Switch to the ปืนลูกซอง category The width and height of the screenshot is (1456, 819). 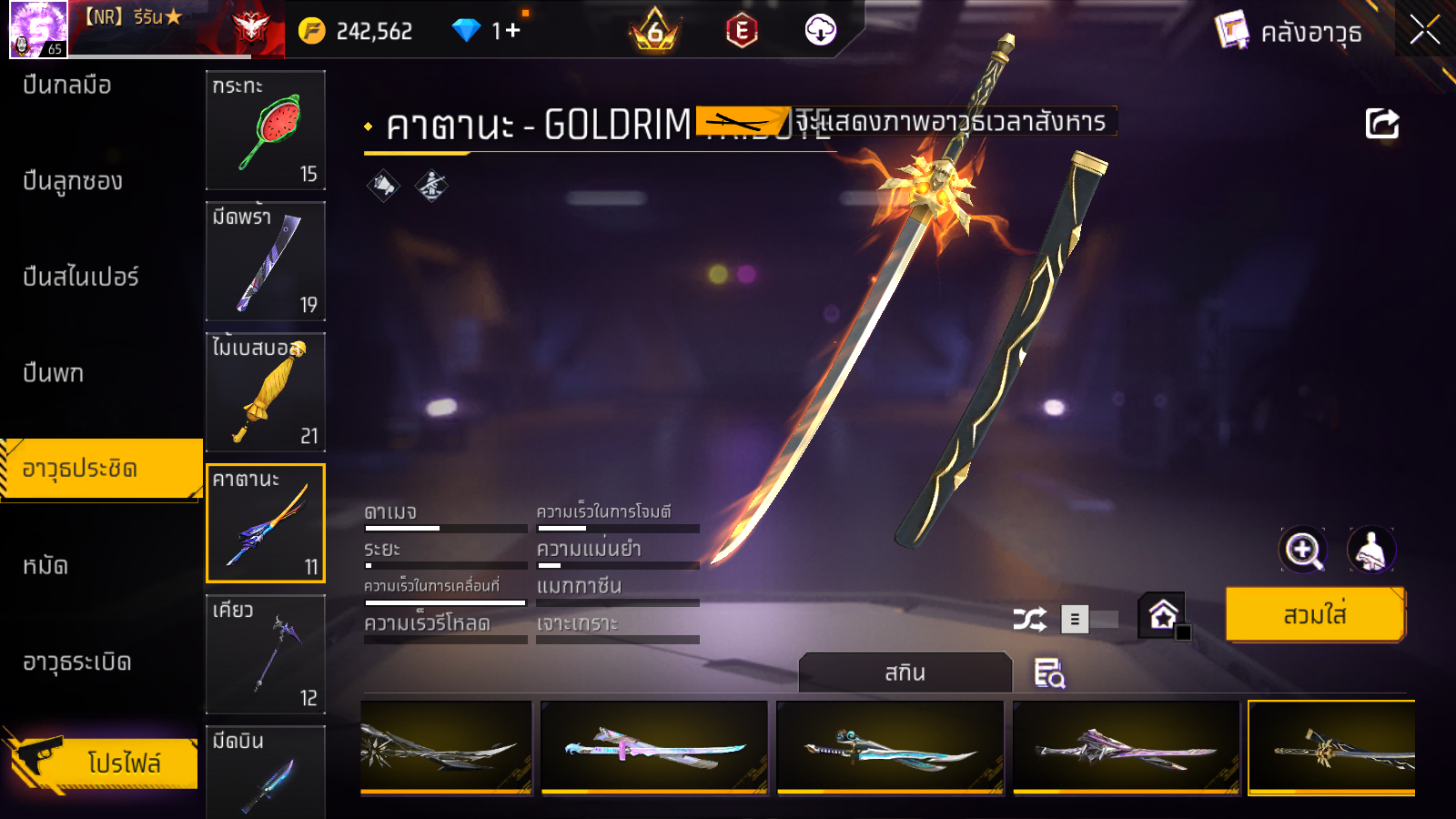click(x=73, y=181)
